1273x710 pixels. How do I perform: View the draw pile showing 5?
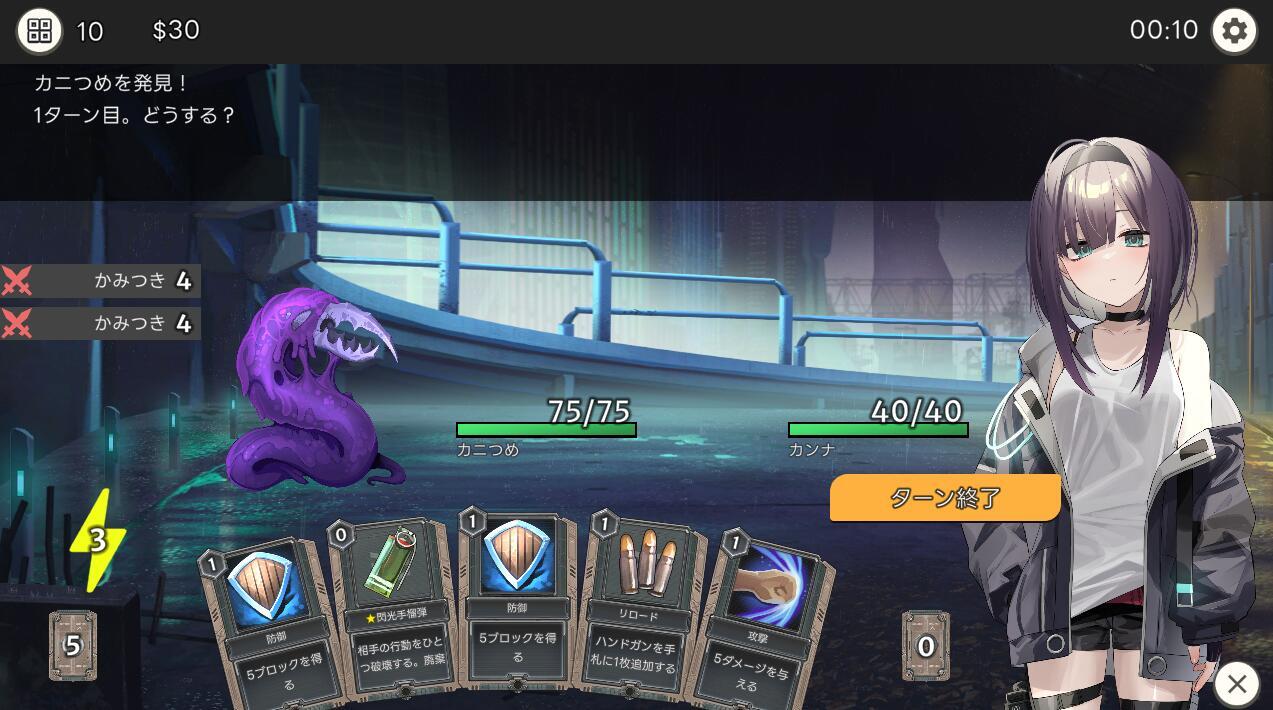pyautogui.click(x=73, y=645)
